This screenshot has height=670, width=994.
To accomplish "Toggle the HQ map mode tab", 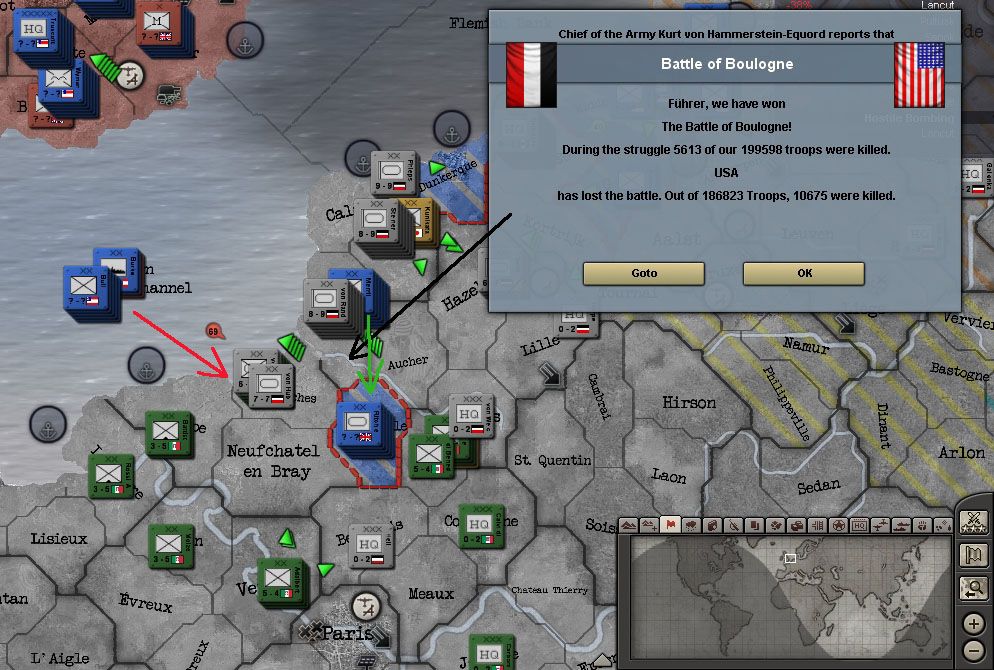I will (859, 525).
